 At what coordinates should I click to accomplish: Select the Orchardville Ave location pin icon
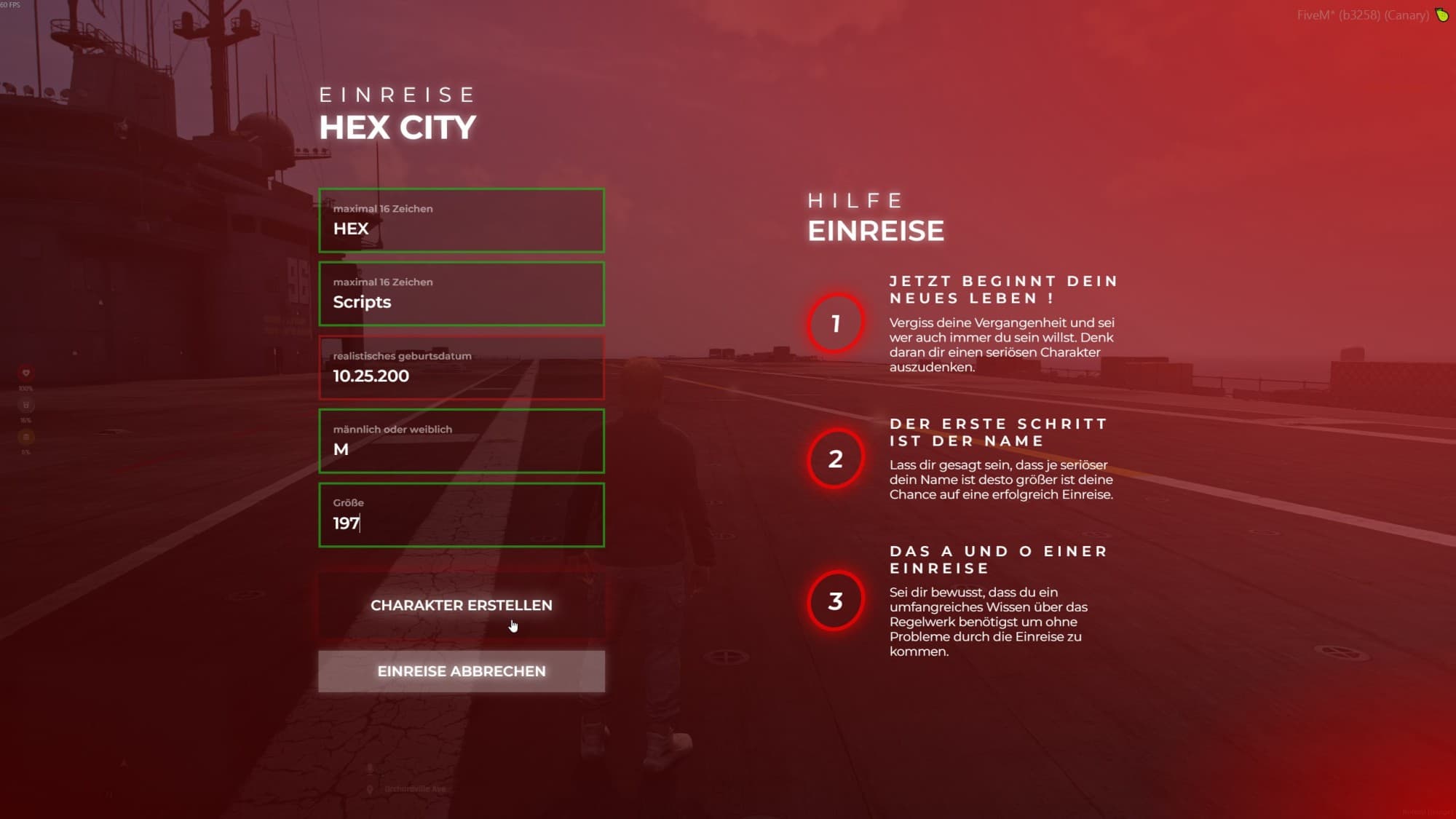pyautogui.click(x=369, y=789)
